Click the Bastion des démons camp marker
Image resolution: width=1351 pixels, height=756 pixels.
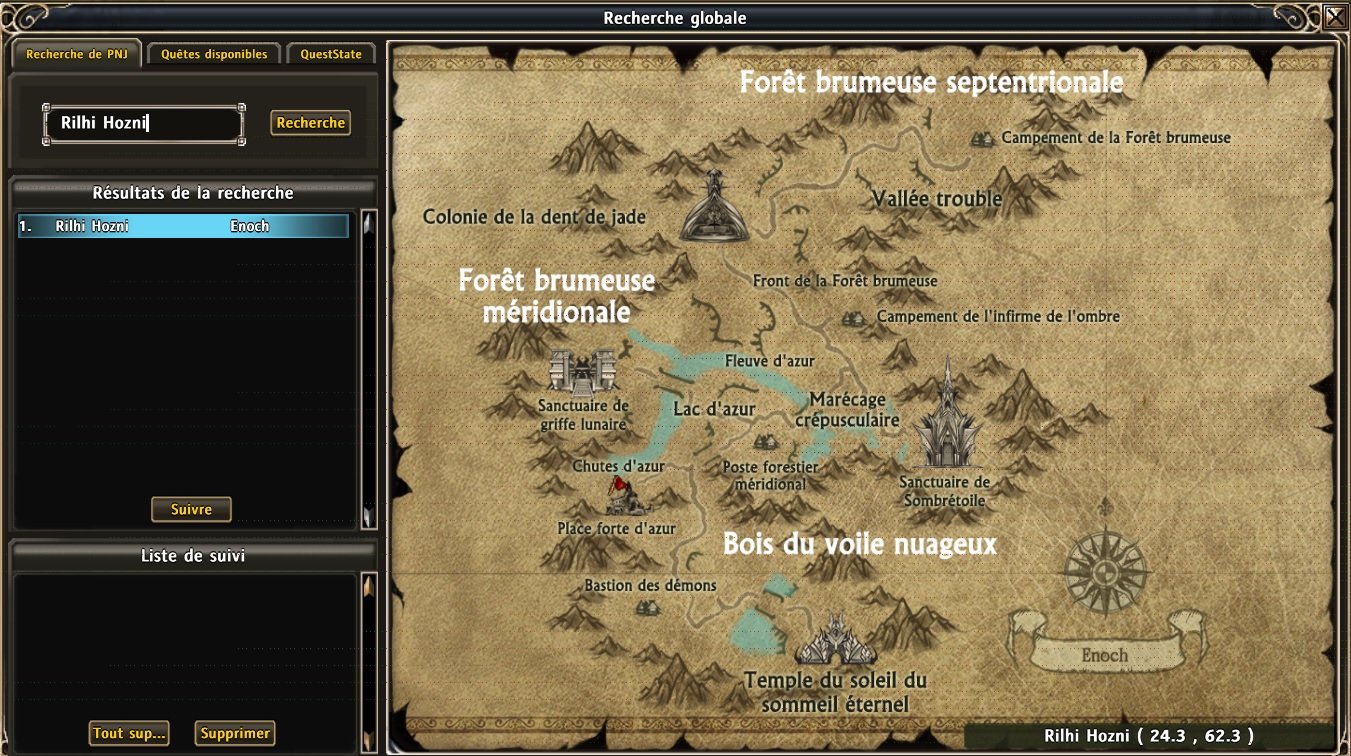pos(647,606)
